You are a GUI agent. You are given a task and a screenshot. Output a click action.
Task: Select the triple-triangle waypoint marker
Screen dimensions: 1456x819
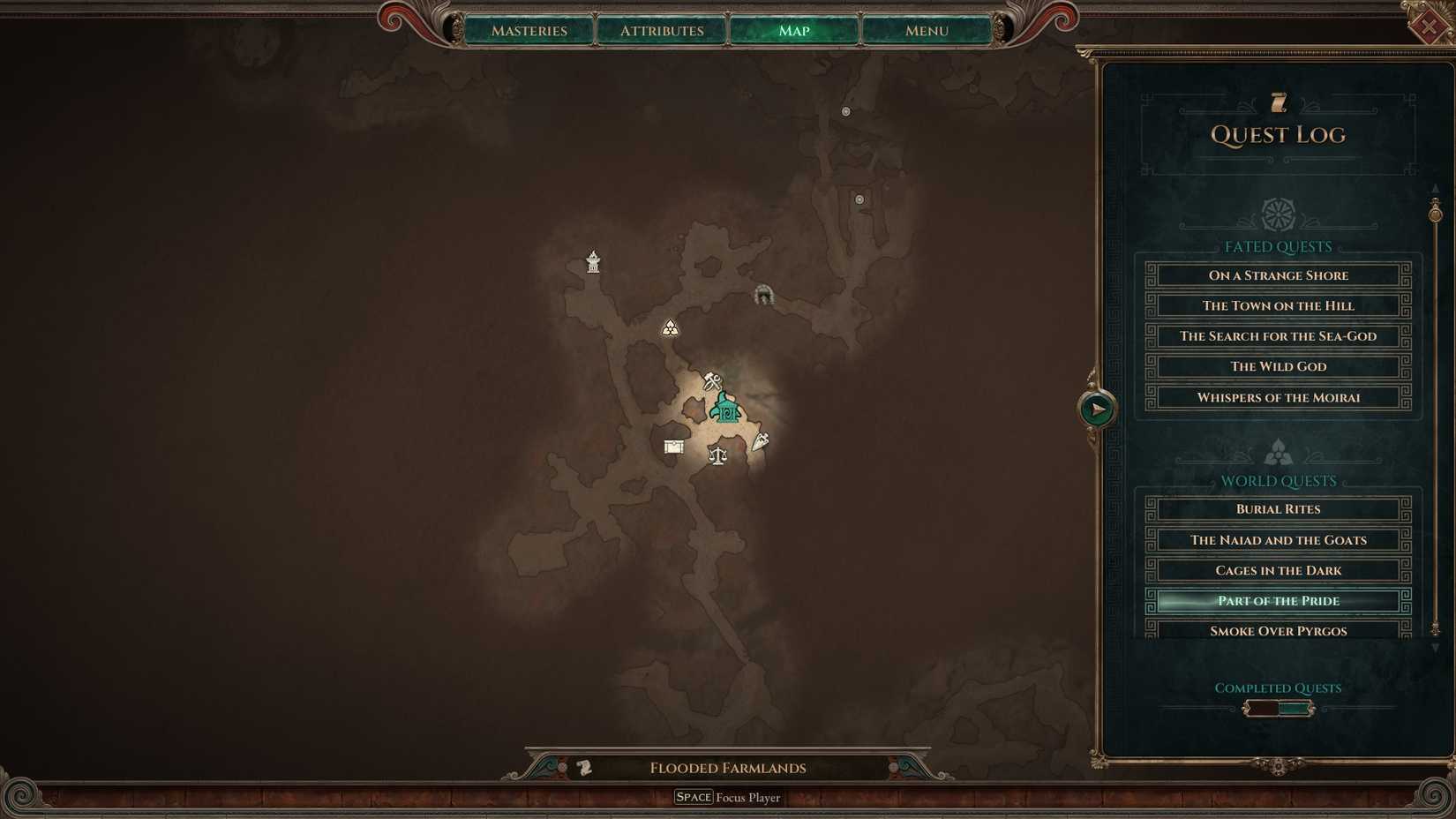[x=670, y=327]
